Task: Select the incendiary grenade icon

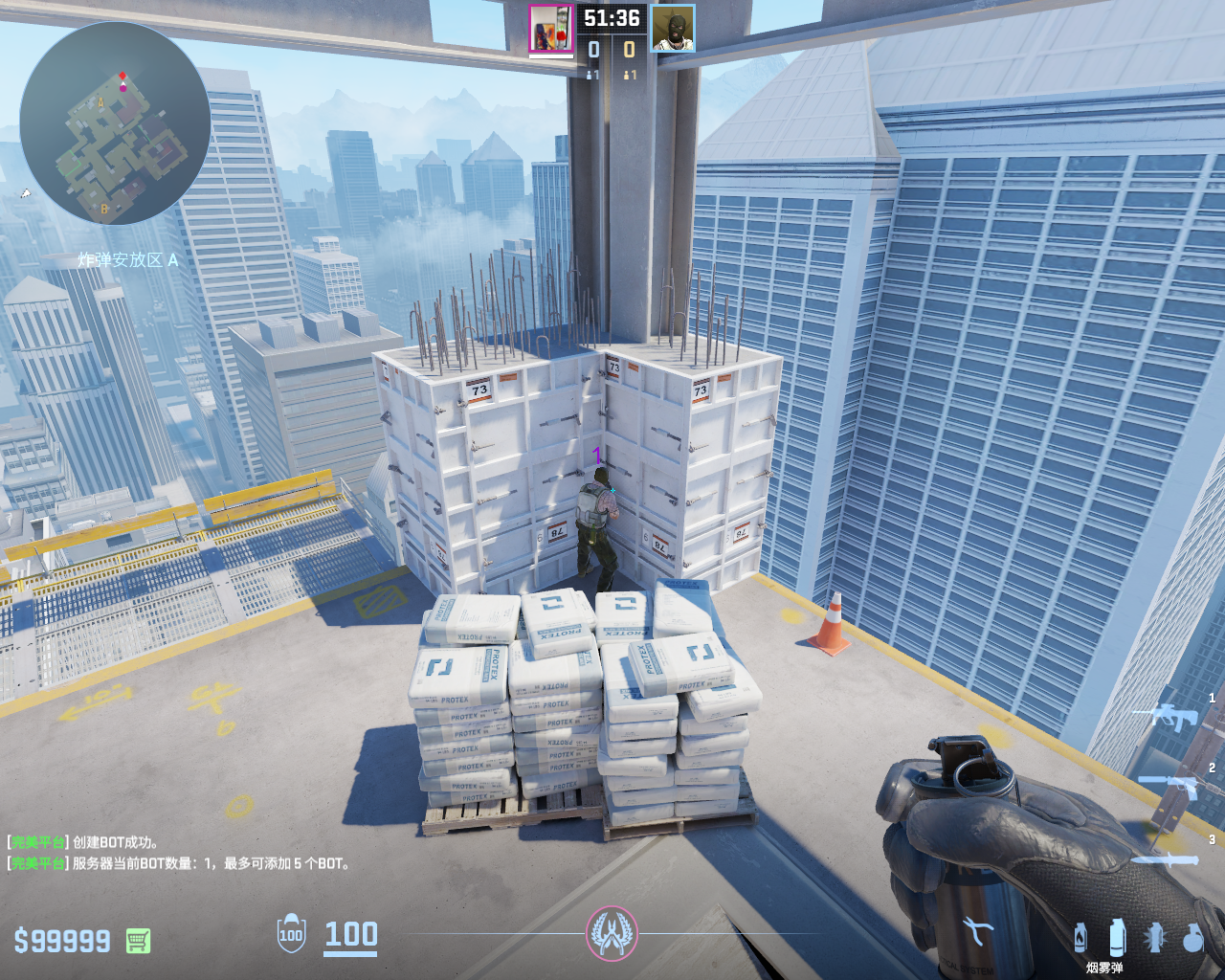Action: pos(1080,938)
